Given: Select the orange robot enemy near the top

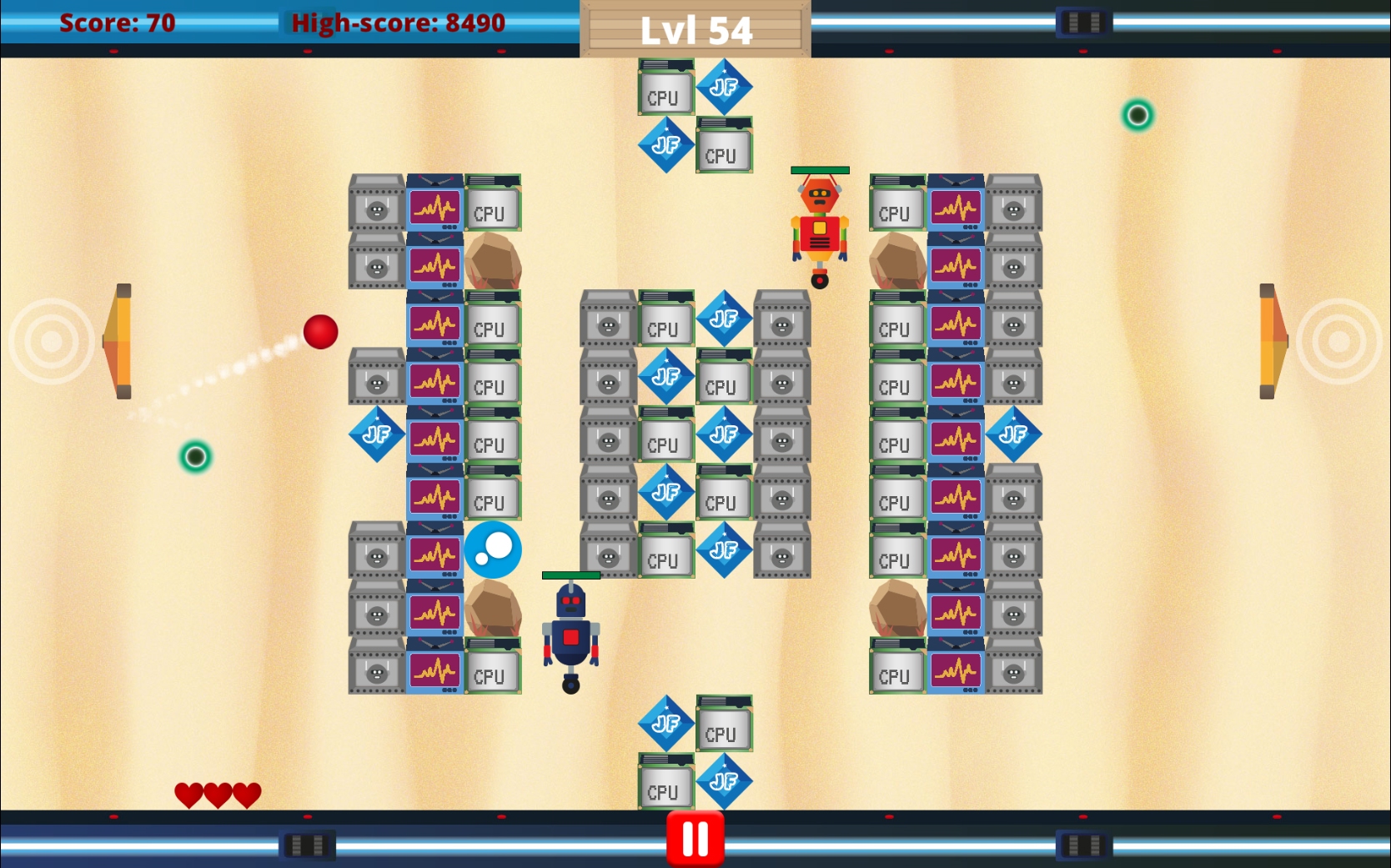Looking at the screenshot, I should click(x=821, y=225).
